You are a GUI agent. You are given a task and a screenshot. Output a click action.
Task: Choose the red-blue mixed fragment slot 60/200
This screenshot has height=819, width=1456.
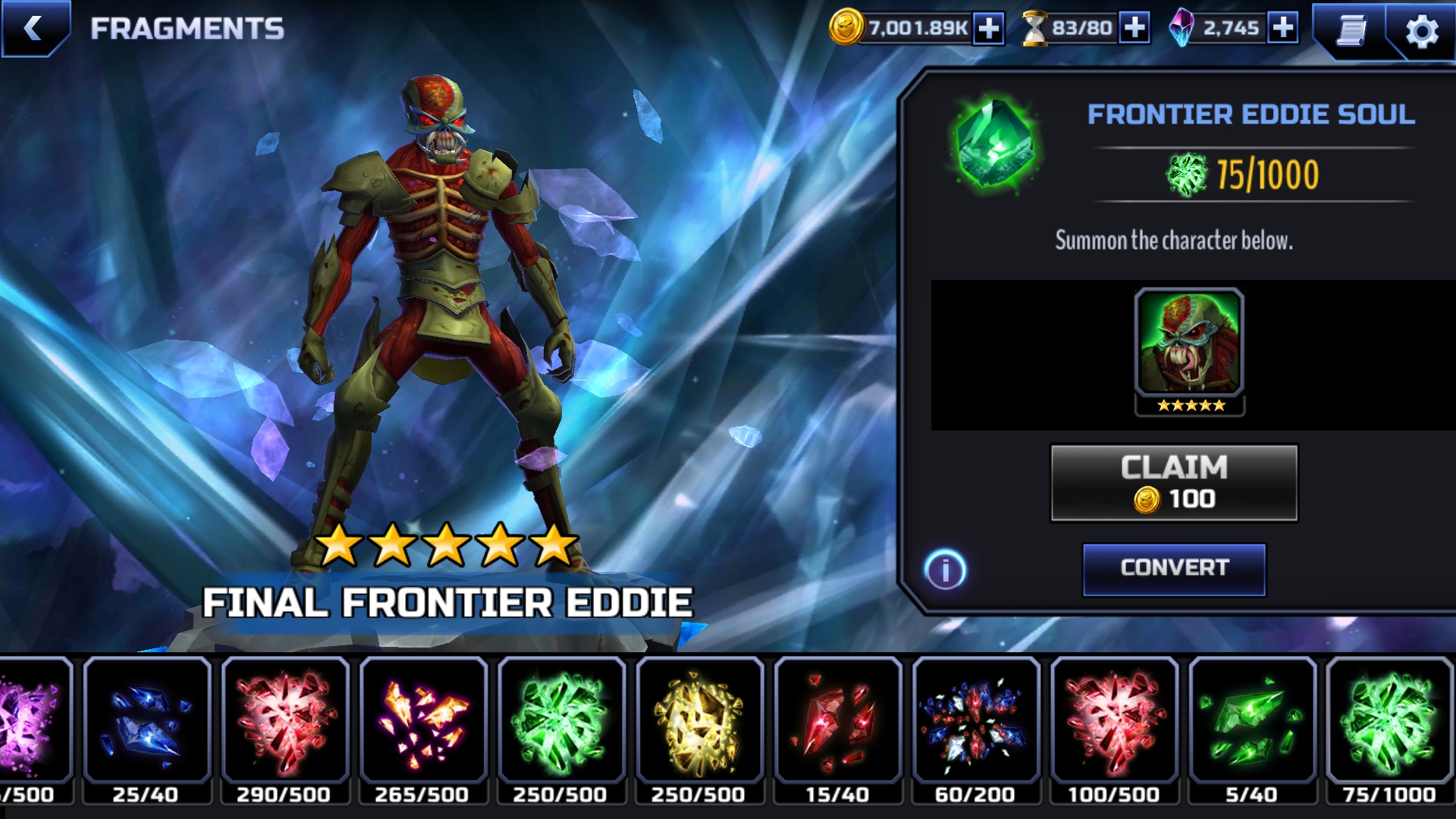(975, 728)
